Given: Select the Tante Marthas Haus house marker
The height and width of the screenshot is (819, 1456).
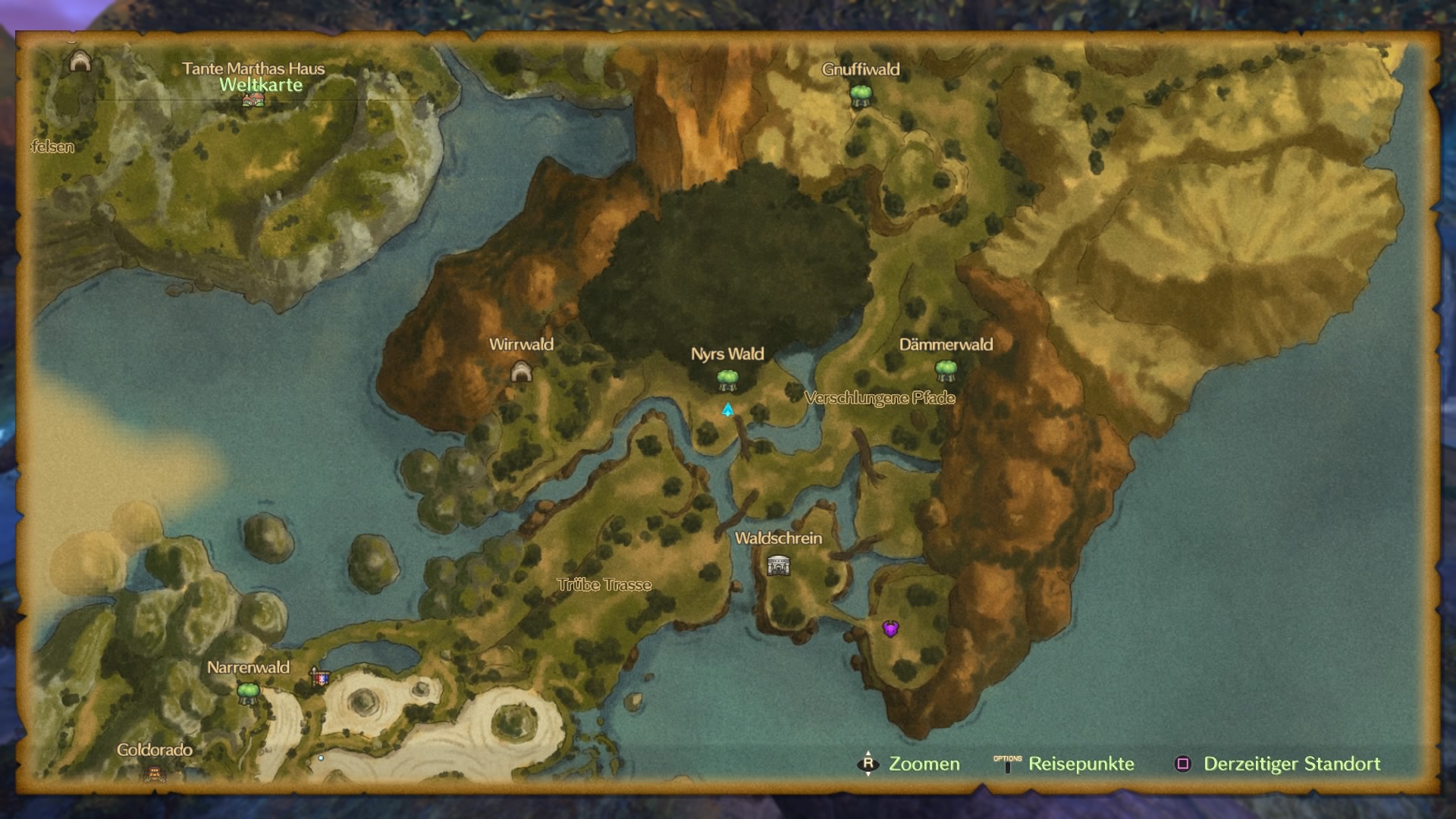Looking at the screenshot, I should 253,99.
